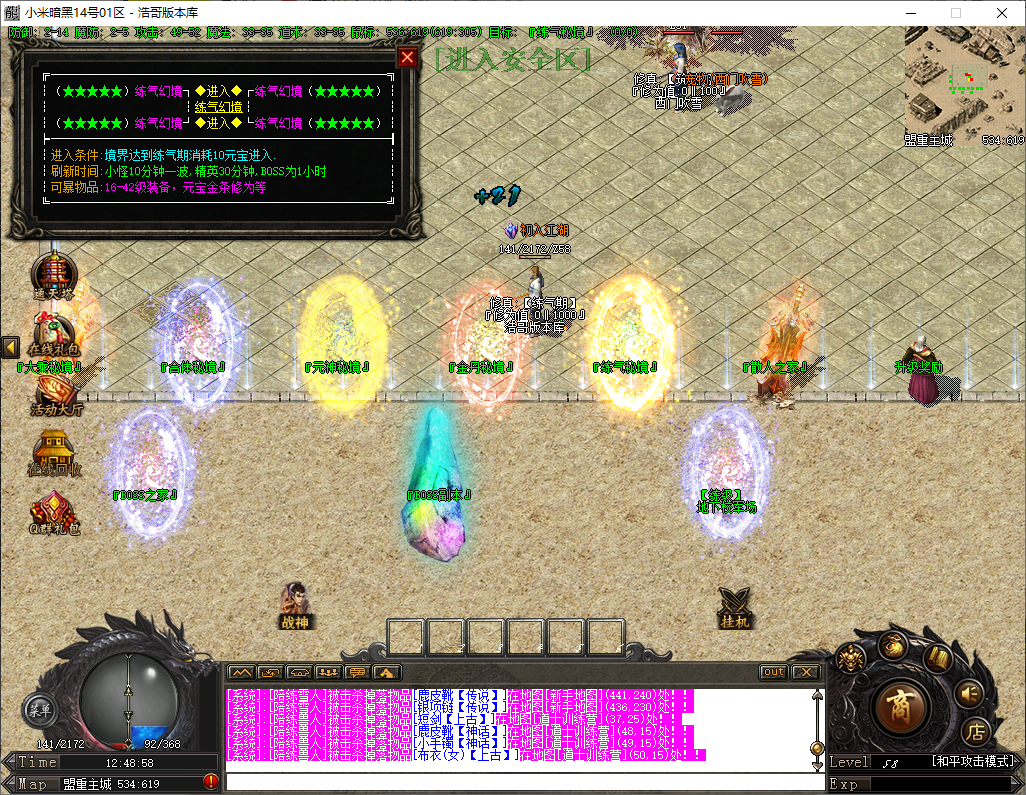Click the yellow 练气幻境 link in the panel
1026x795 pixels.
click(218, 107)
